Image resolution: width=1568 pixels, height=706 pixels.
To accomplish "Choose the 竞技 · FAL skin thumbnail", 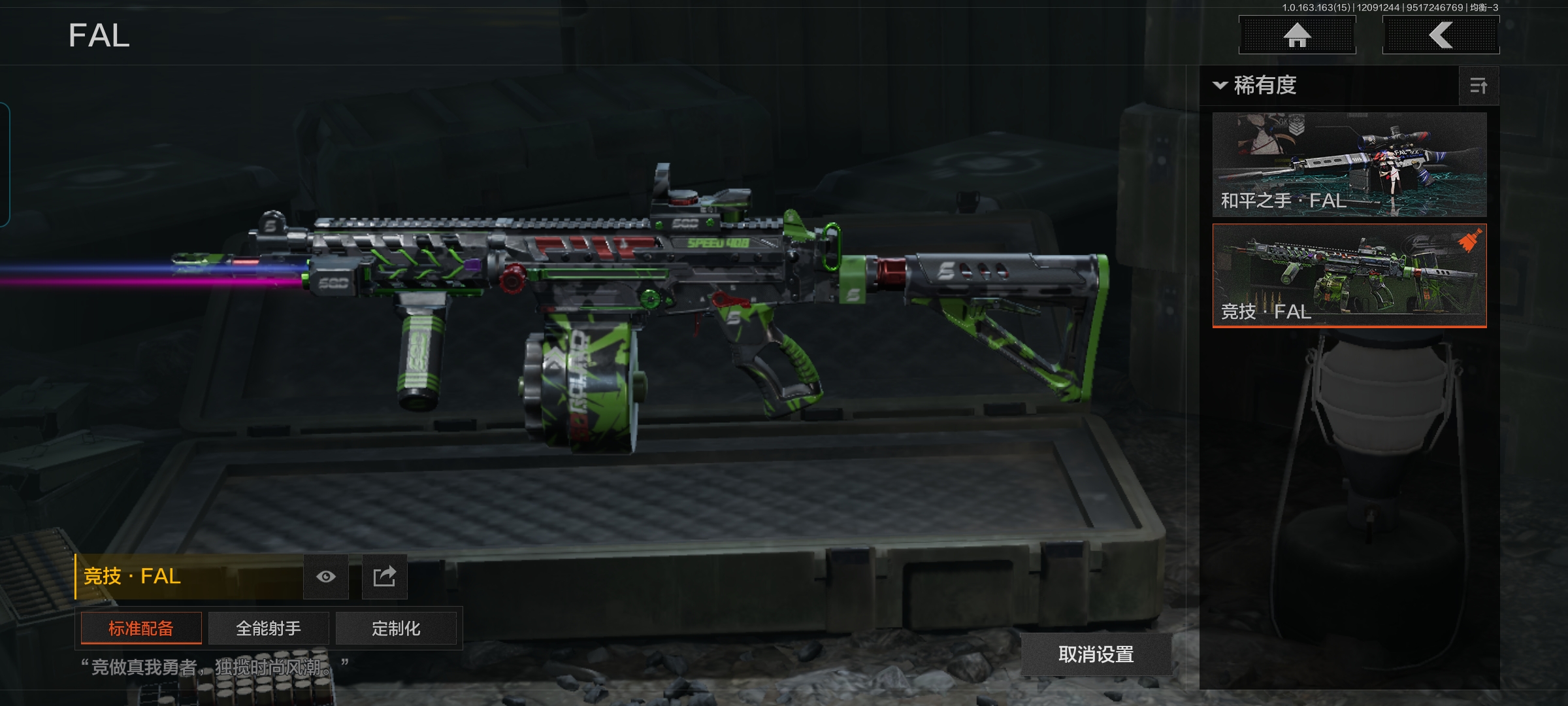I will (x=1349, y=275).
